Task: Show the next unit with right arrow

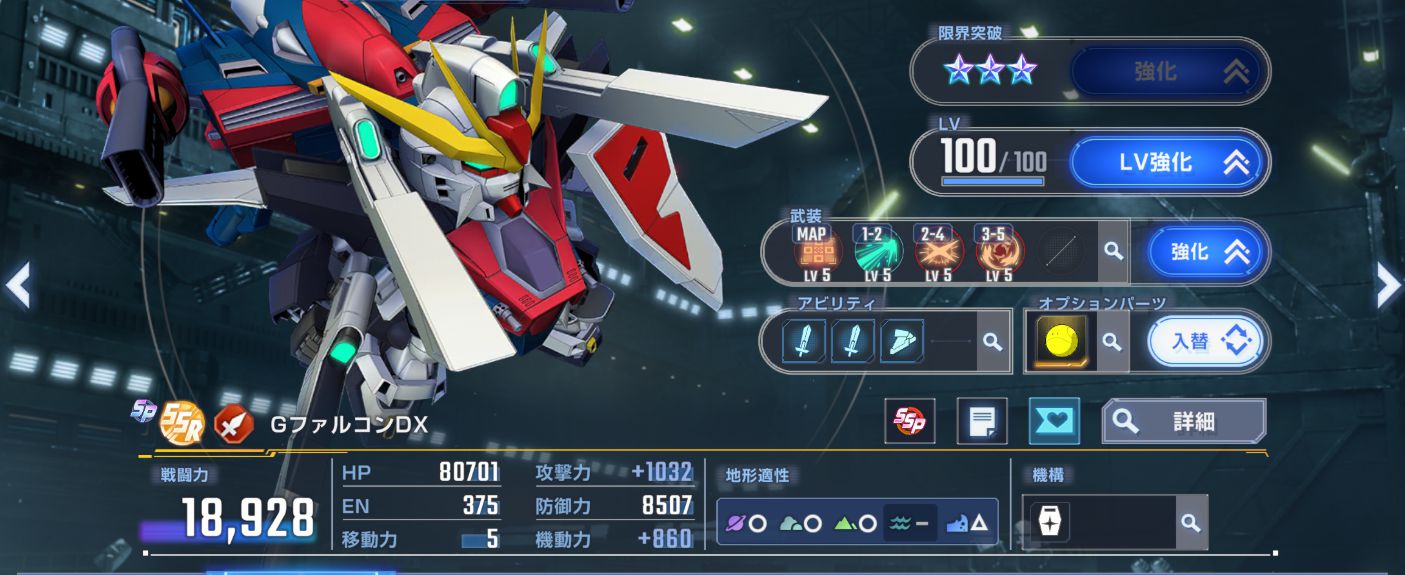Action: [1388, 287]
